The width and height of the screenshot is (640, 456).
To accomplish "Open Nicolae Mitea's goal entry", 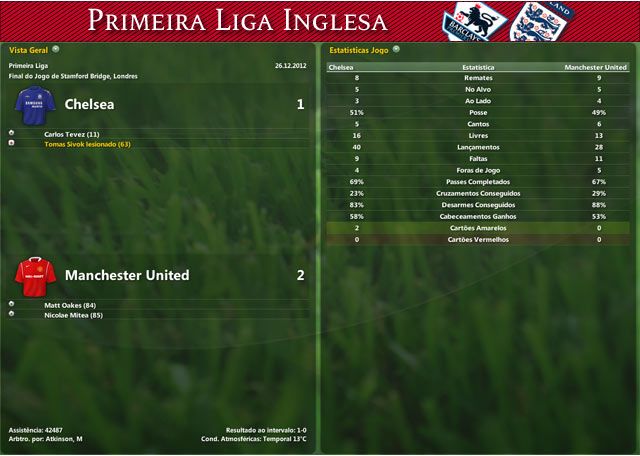I will (x=74, y=315).
